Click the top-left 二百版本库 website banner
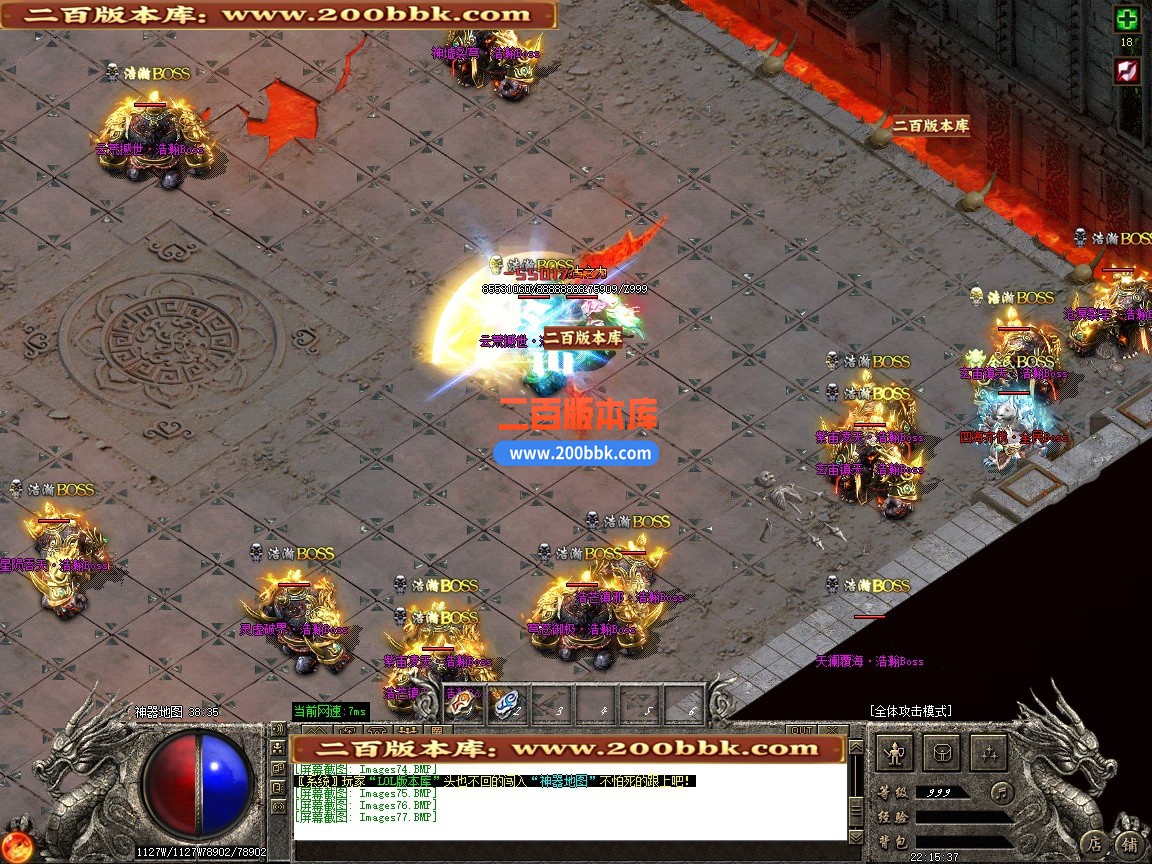The width and height of the screenshot is (1152, 864). [279, 15]
